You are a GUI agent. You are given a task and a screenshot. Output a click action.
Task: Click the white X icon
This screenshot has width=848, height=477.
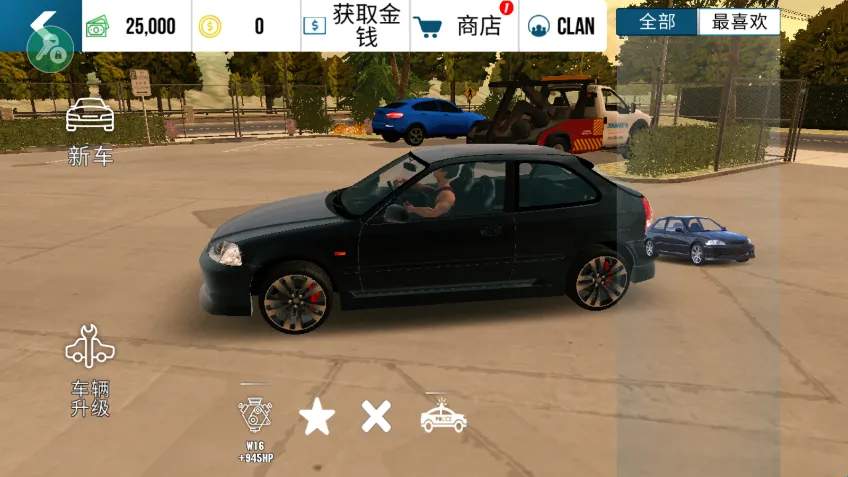[376, 416]
